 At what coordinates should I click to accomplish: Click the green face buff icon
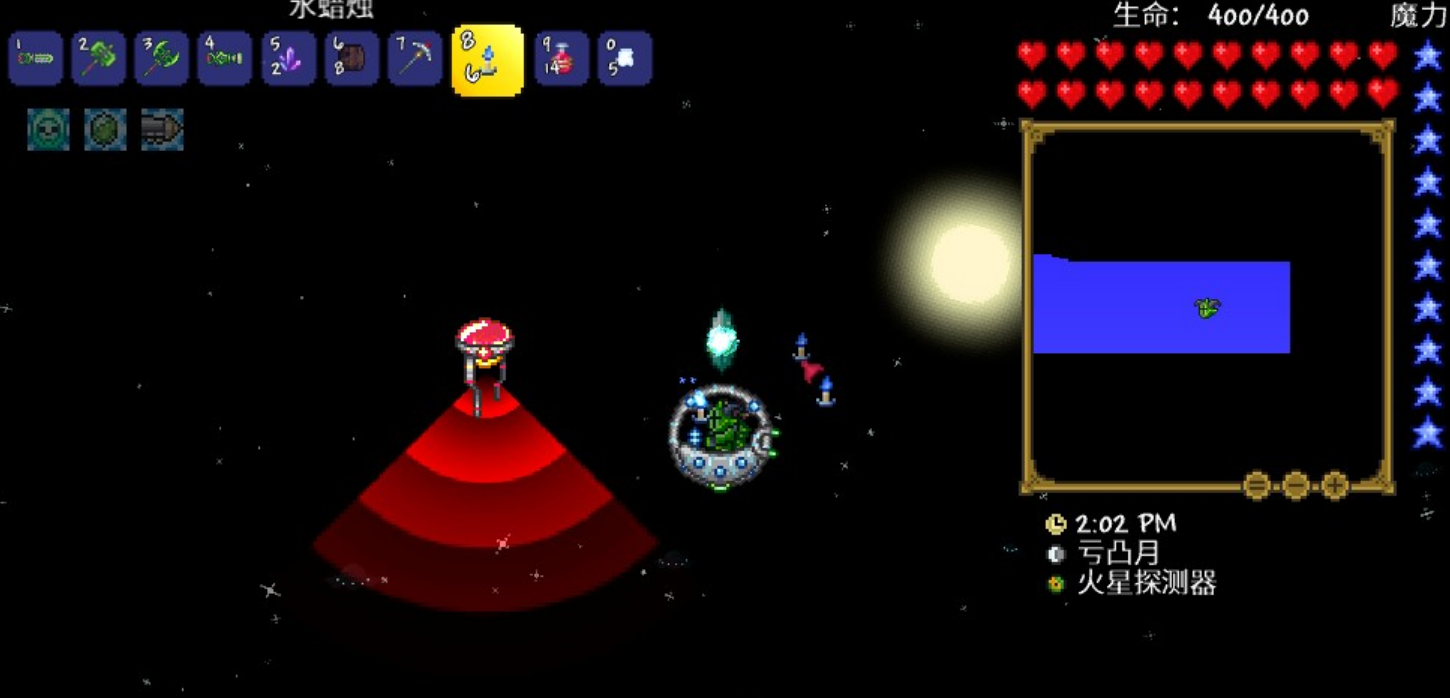pos(48,130)
